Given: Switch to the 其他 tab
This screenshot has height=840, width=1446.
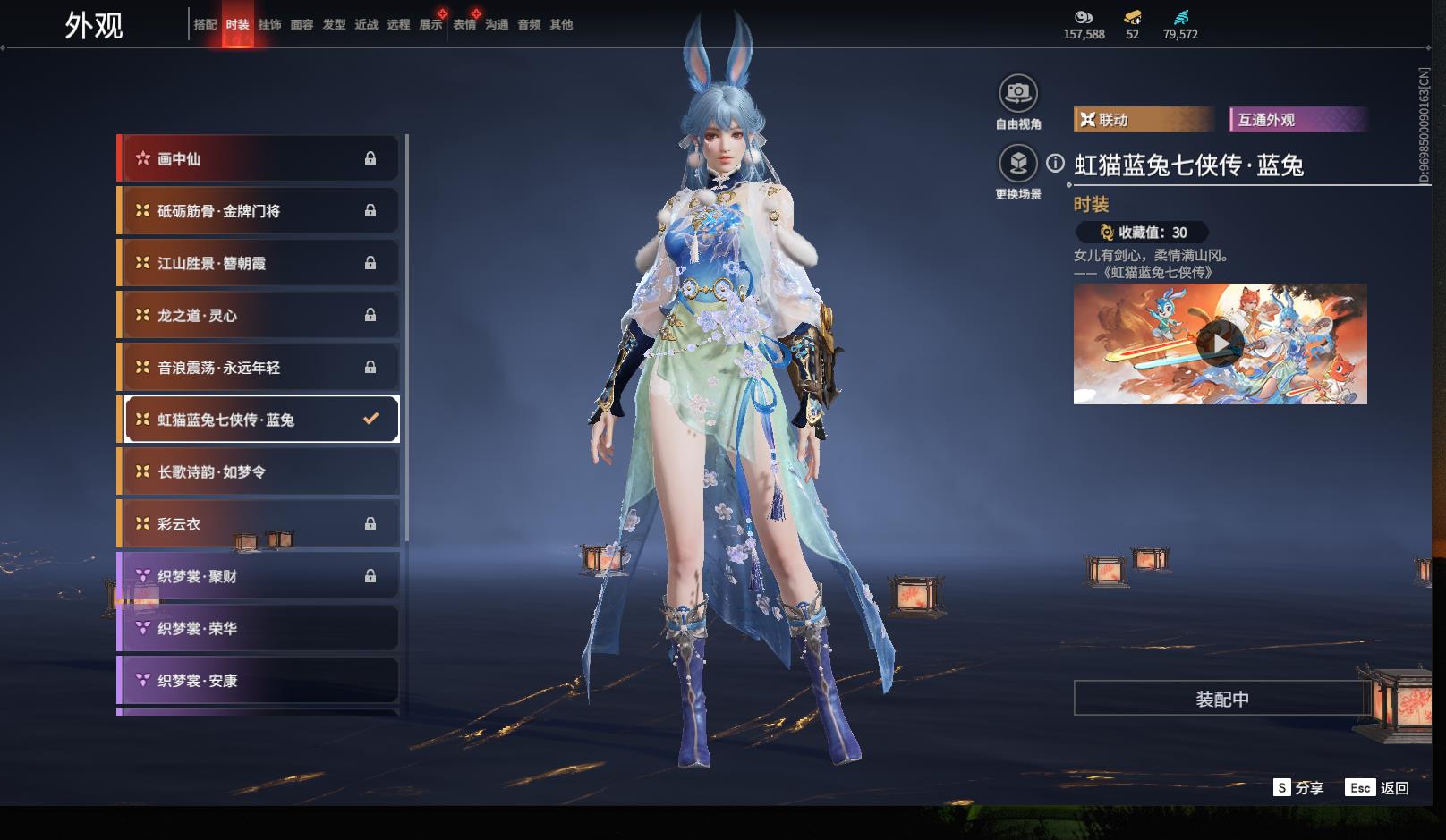Looking at the screenshot, I should (561, 25).
